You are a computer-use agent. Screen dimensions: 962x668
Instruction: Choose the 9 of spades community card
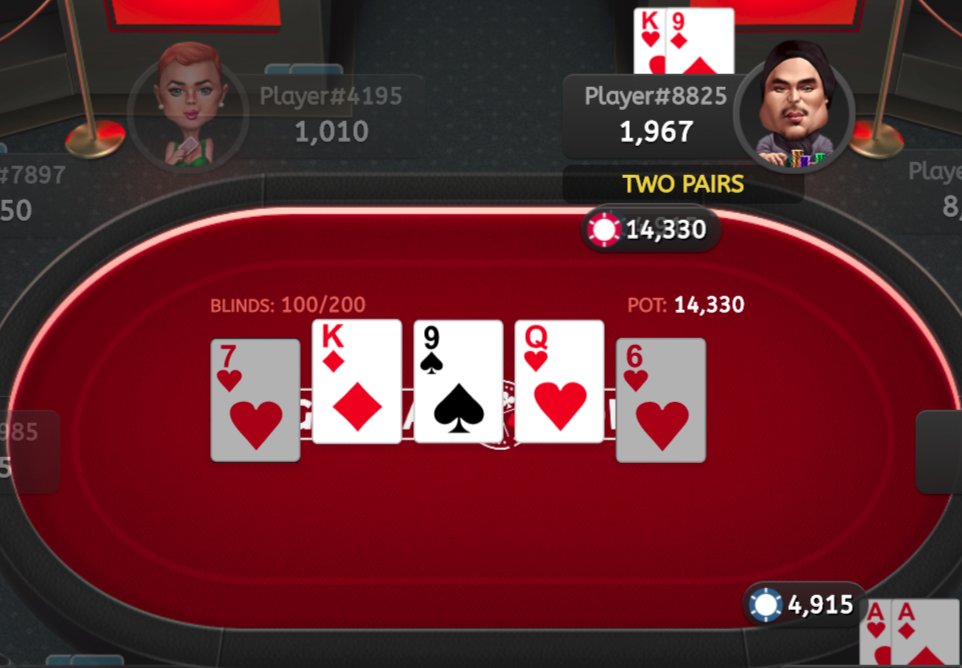pos(458,382)
